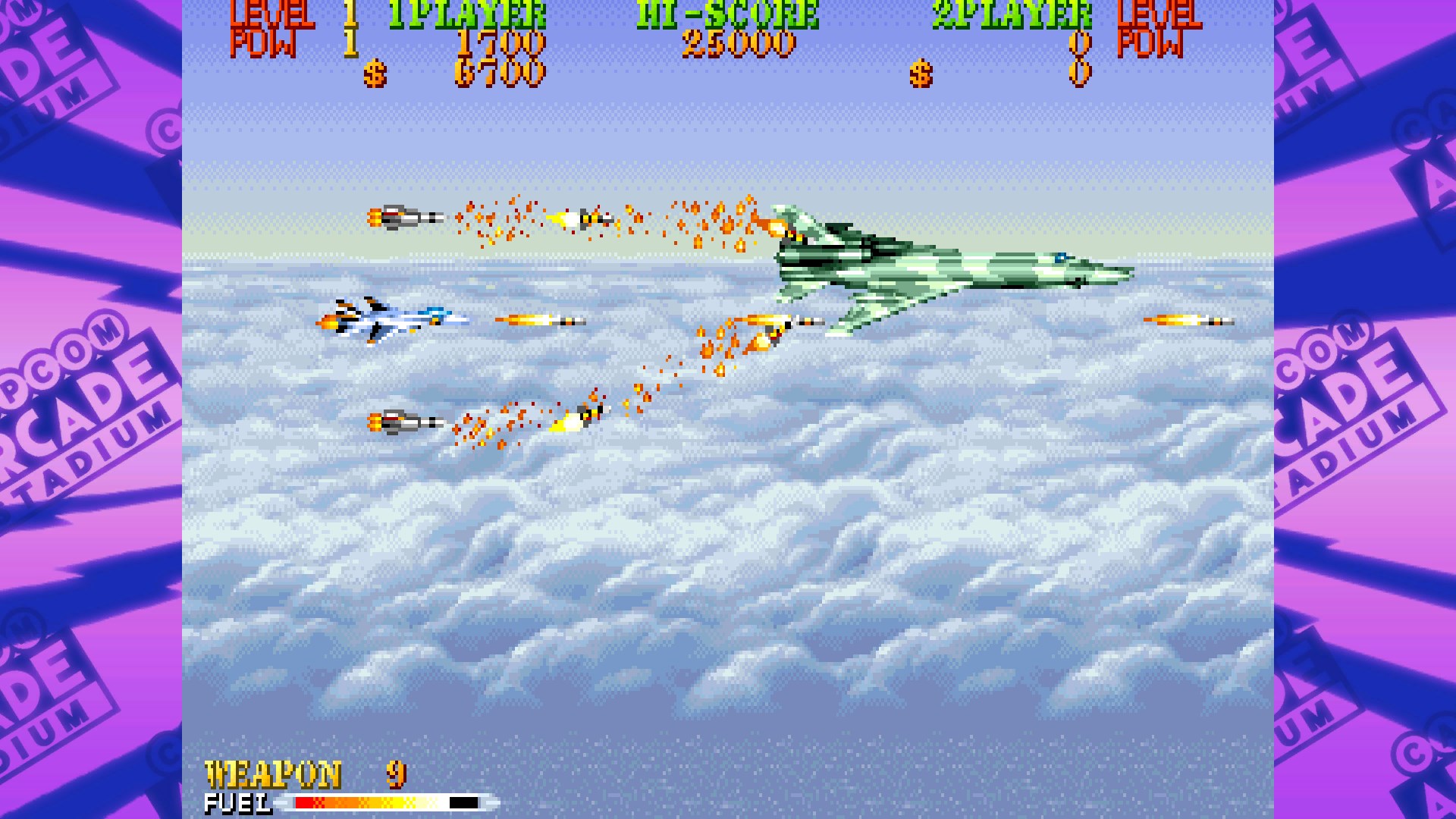Click the right-side POW indicator
Image resolution: width=1456 pixels, height=819 pixels.
[1153, 42]
